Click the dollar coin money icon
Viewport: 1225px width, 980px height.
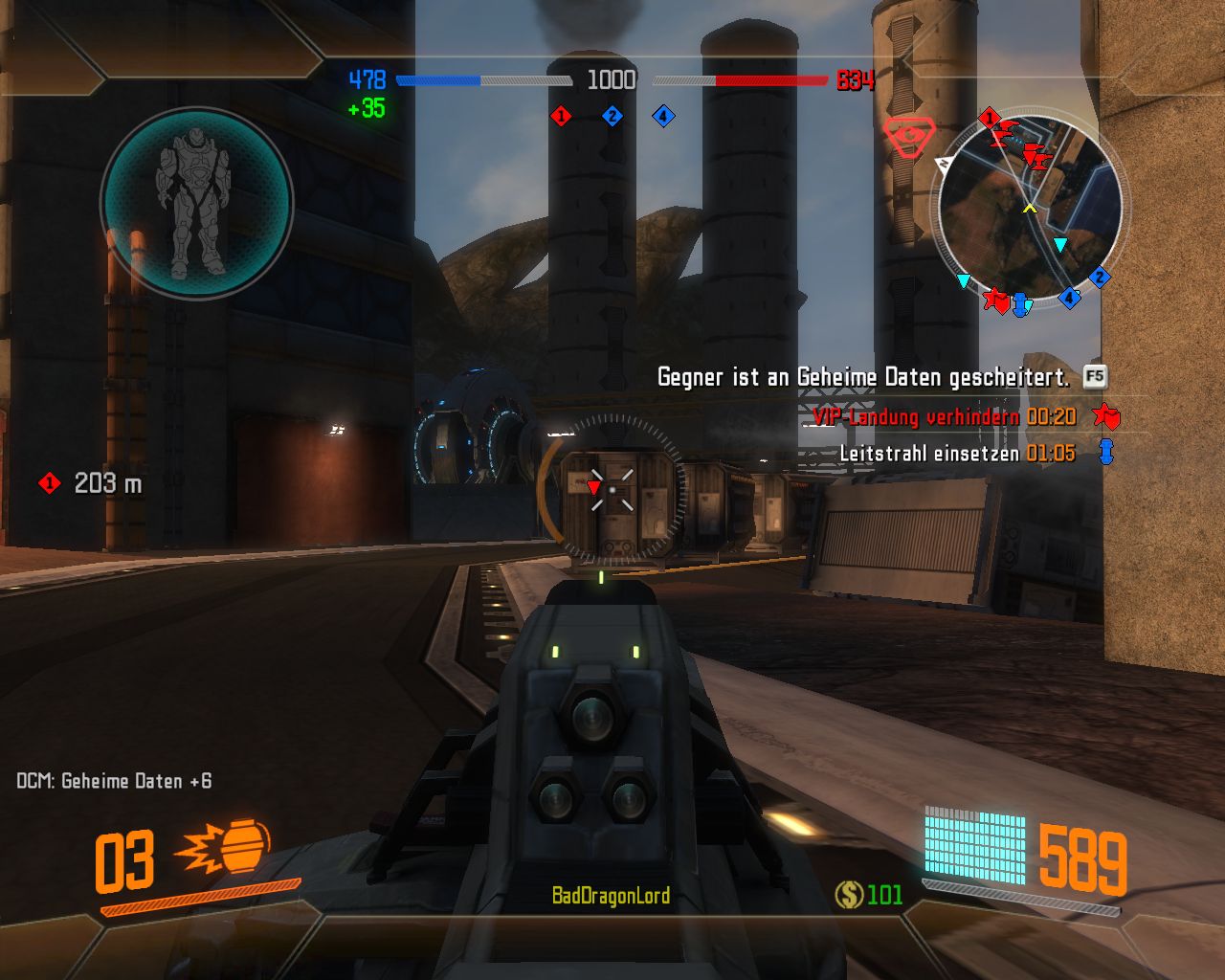pos(849,895)
